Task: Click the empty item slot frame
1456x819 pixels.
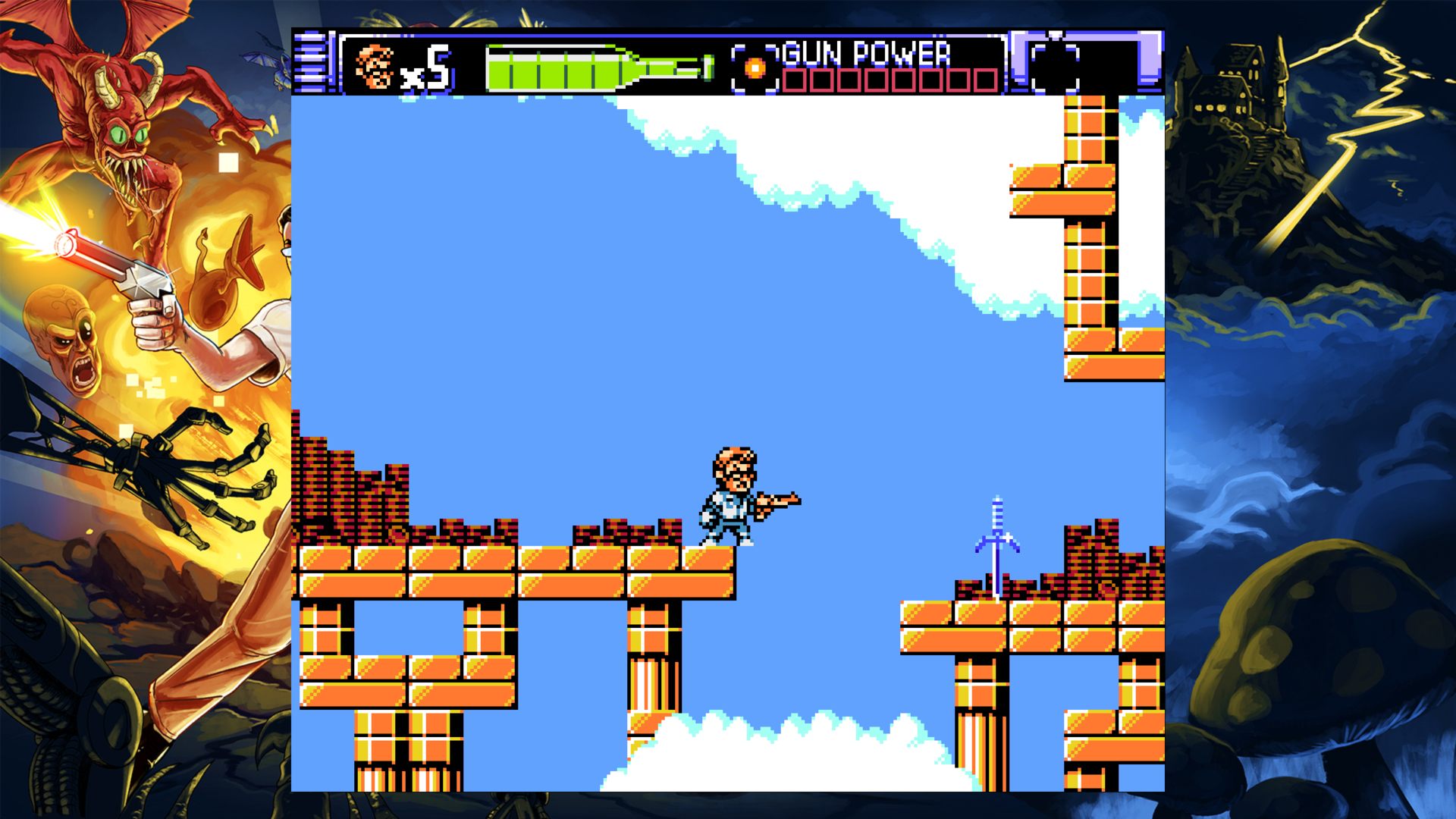Action: point(1055,66)
